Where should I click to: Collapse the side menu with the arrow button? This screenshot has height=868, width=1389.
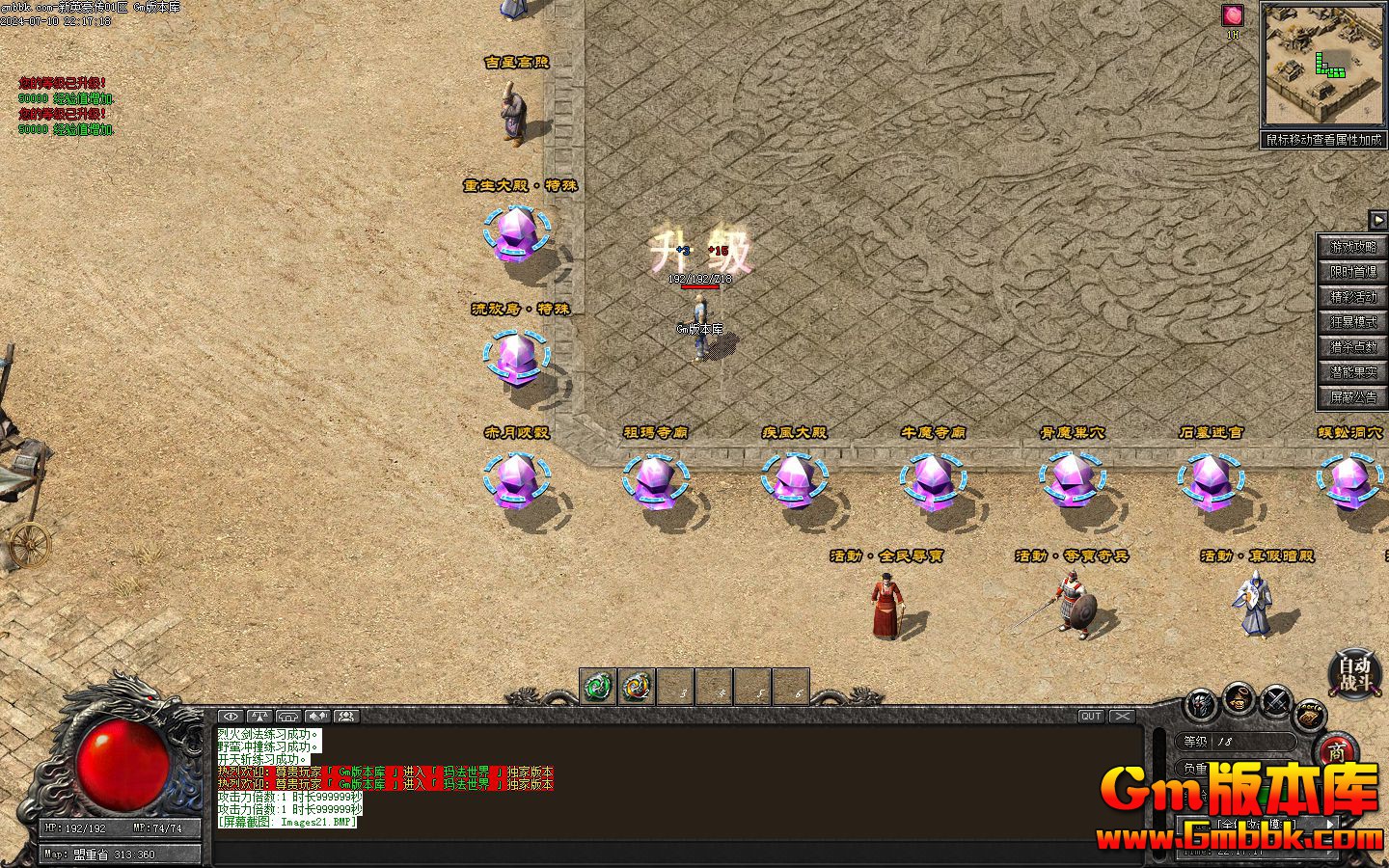(1378, 219)
